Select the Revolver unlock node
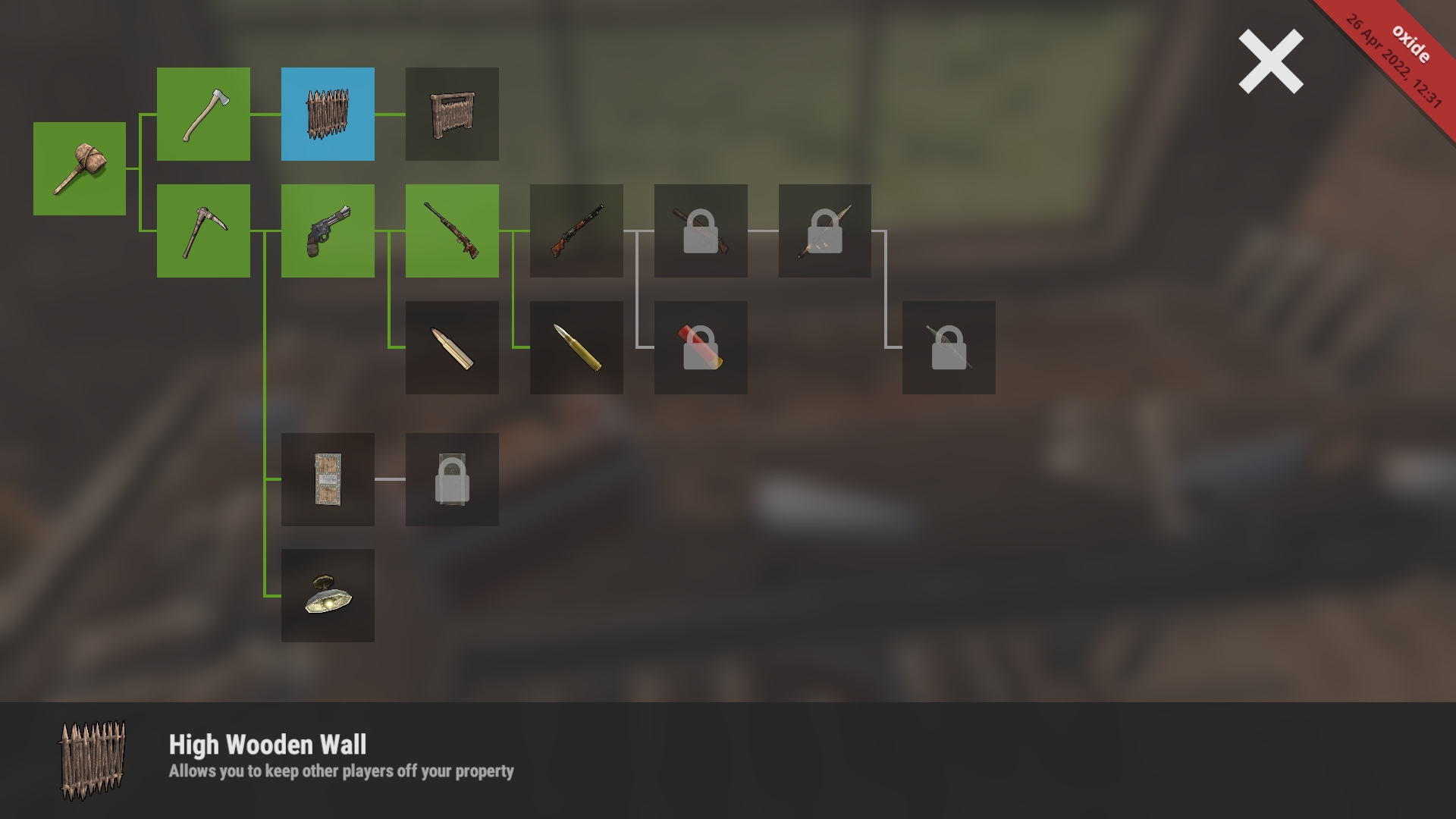Screen dimensions: 1456x819 coord(328,231)
